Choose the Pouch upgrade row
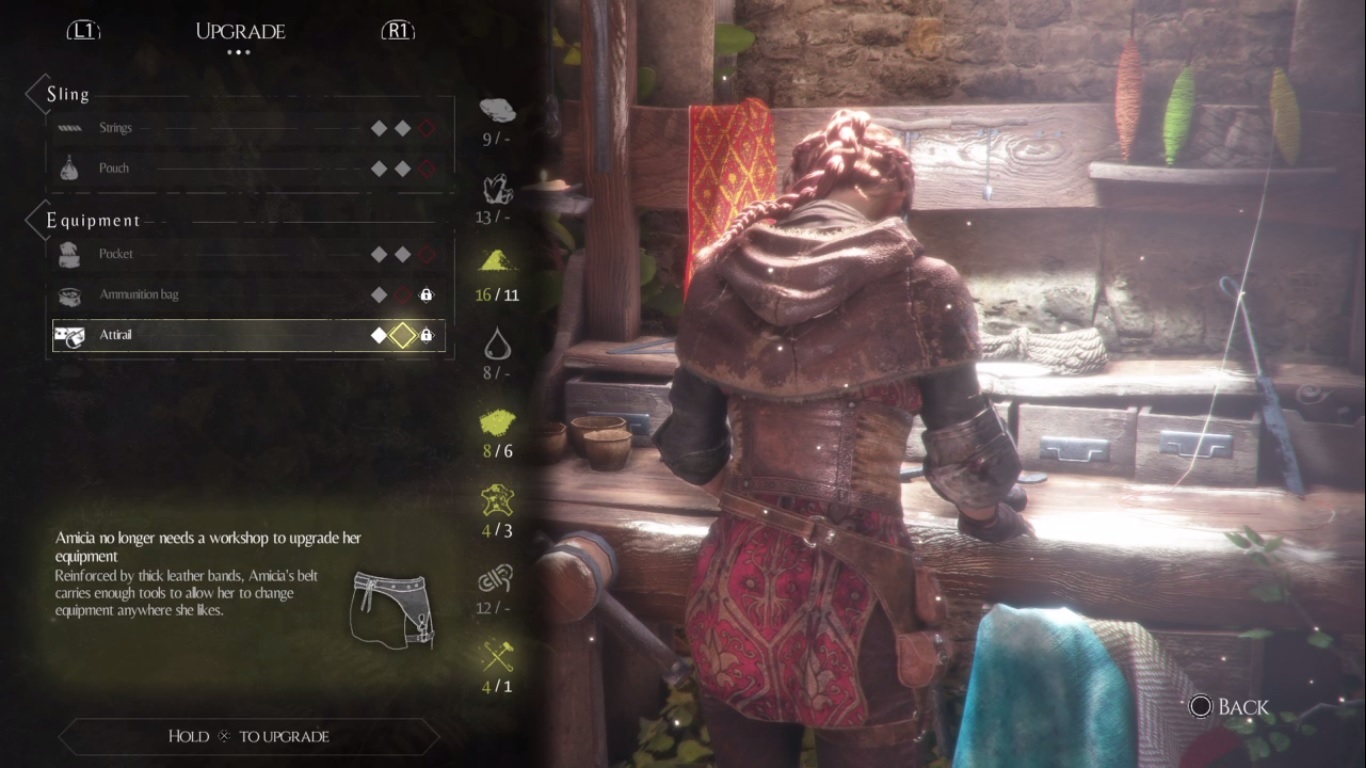1366x768 pixels. [248, 168]
